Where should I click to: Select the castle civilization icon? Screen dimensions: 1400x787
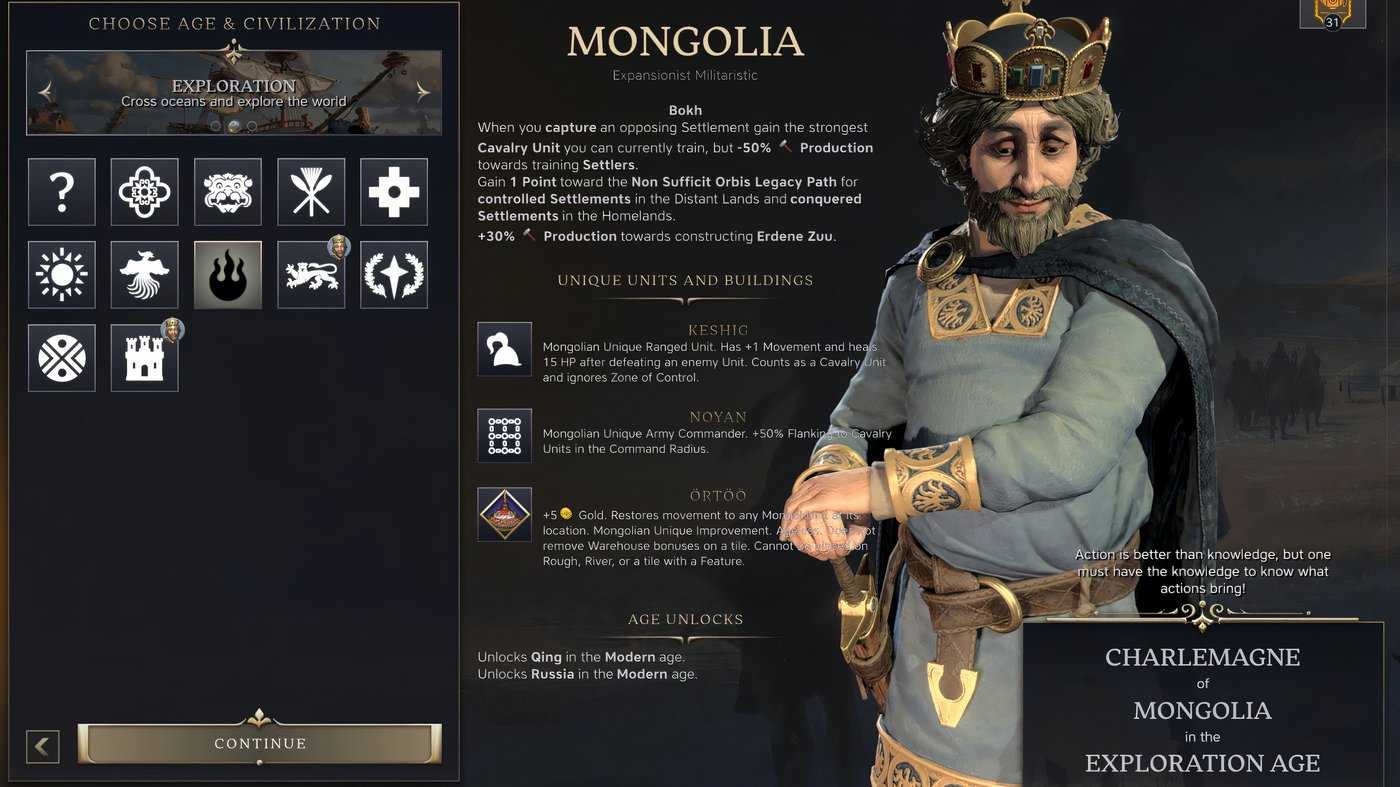[144, 357]
